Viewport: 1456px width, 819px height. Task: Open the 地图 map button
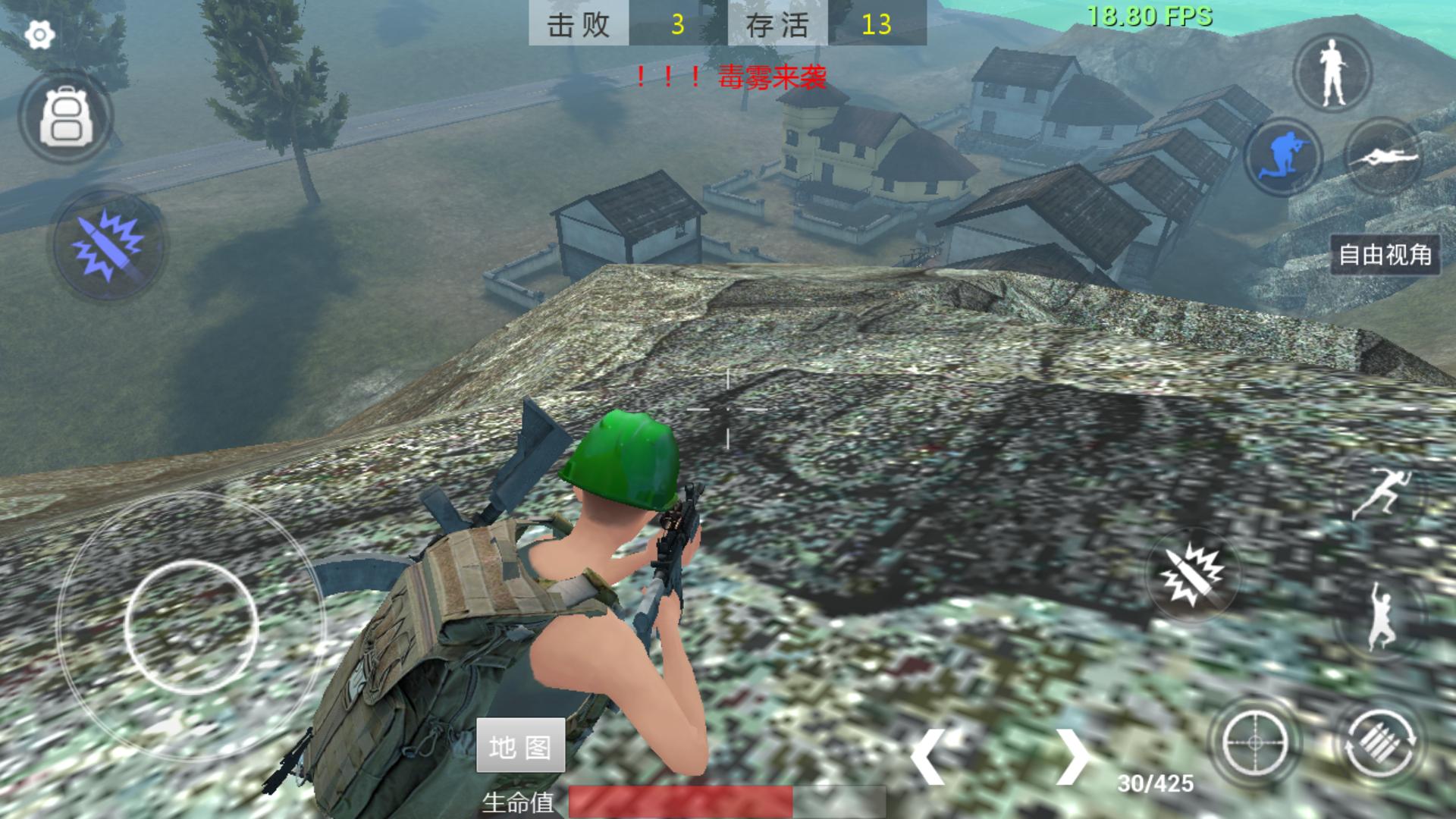(x=520, y=746)
